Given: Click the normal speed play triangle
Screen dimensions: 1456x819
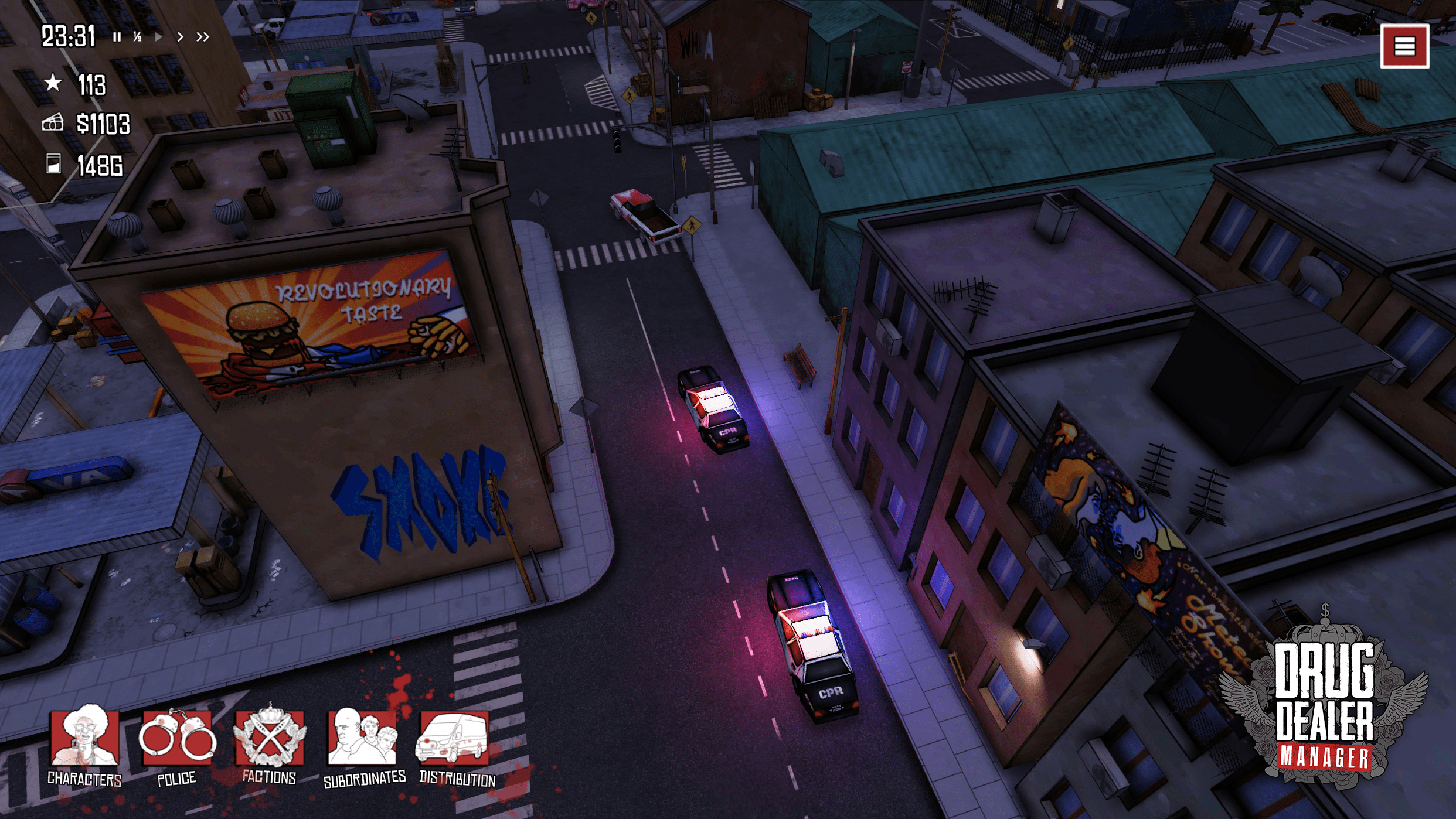Looking at the screenshot, I should [x=158, y=37].
